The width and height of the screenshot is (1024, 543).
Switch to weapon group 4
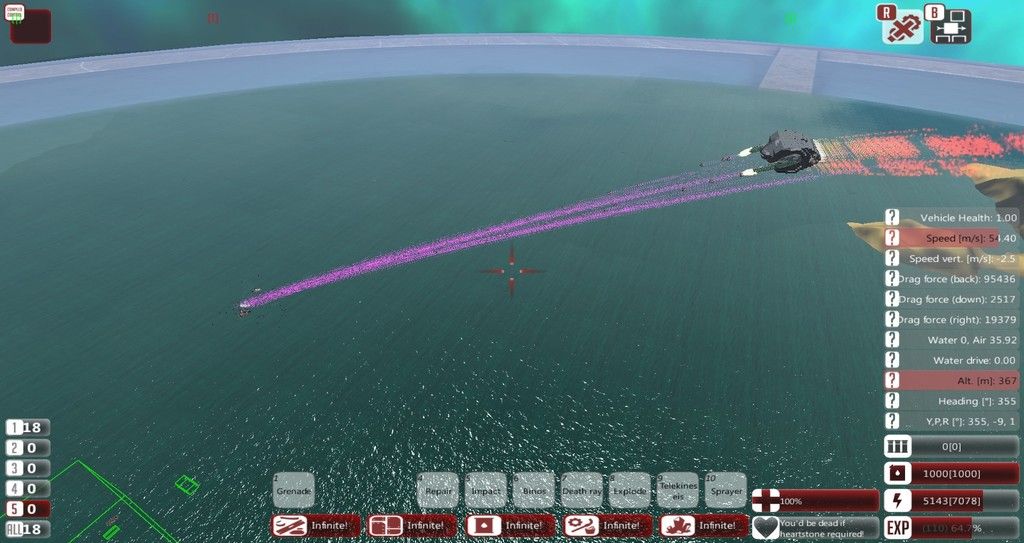[28, 488]
